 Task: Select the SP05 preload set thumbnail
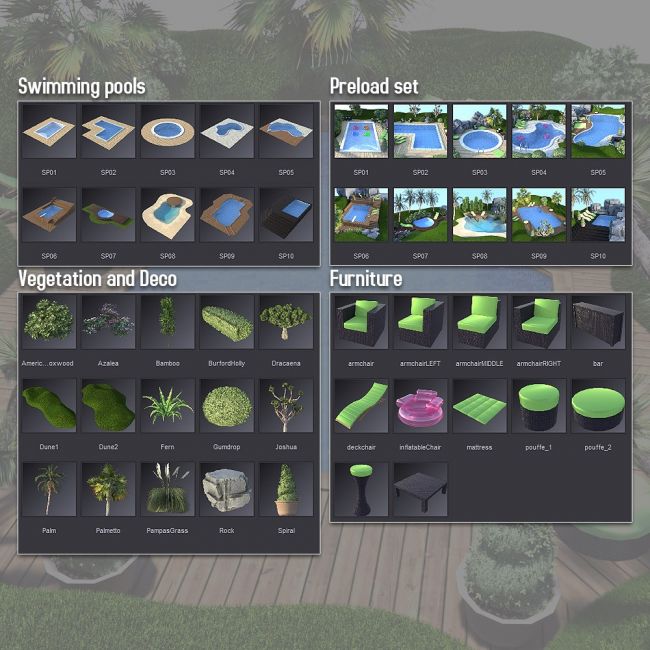(598, 133)
